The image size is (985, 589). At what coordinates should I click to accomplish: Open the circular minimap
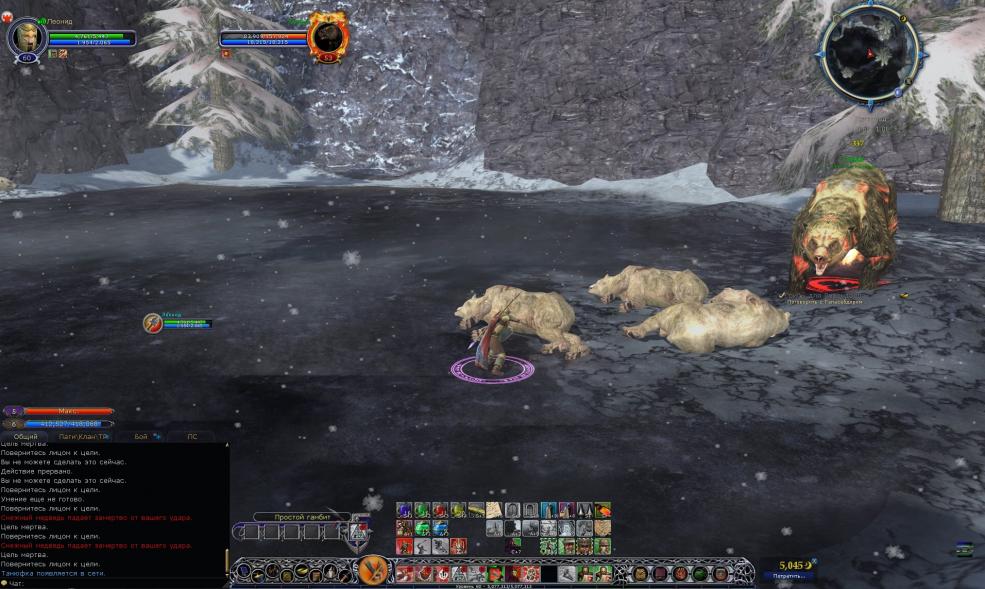pyautogui.click(x=868, y=51)
